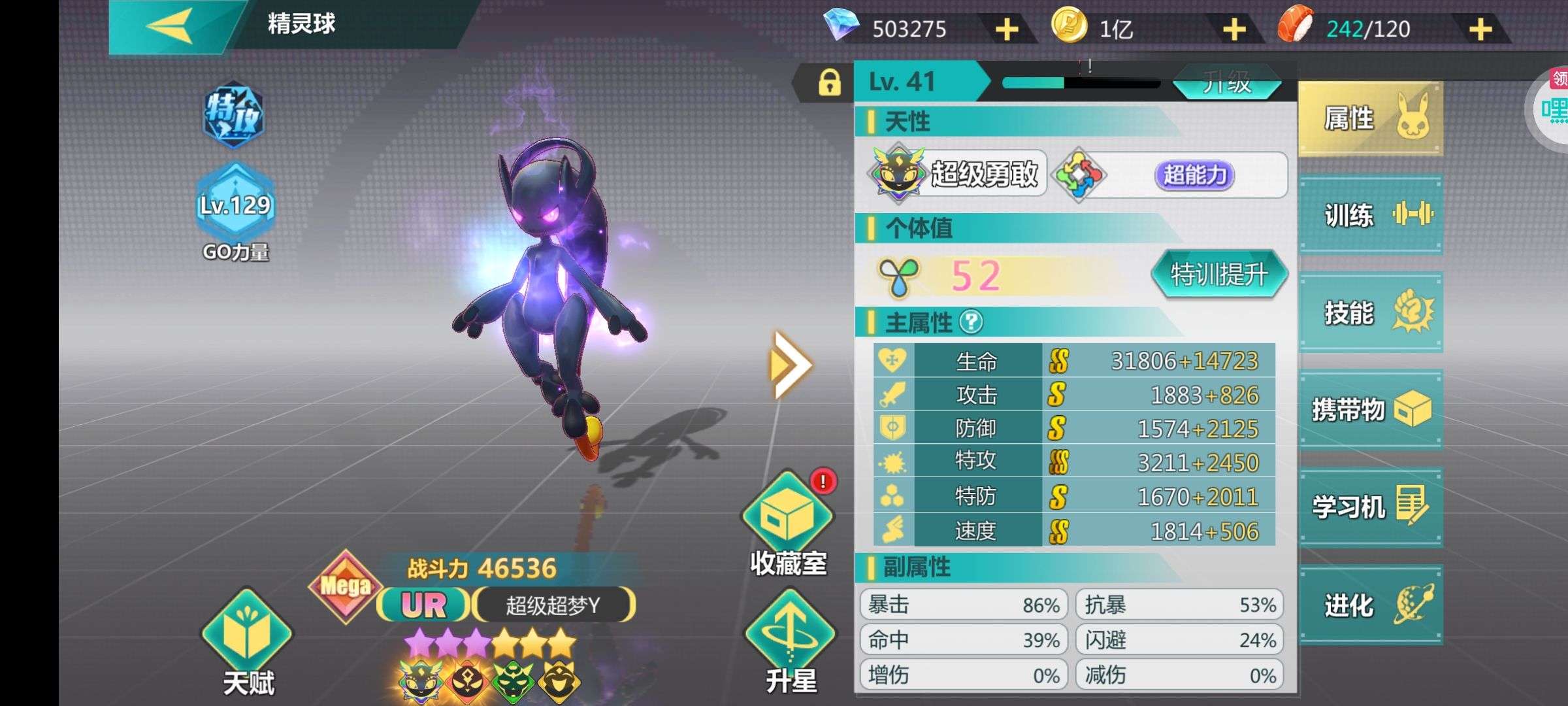The width and height of the screenshot is (1568, 706).
Task: Add more gold coins with the plus button
Action: pos(1233,29)
